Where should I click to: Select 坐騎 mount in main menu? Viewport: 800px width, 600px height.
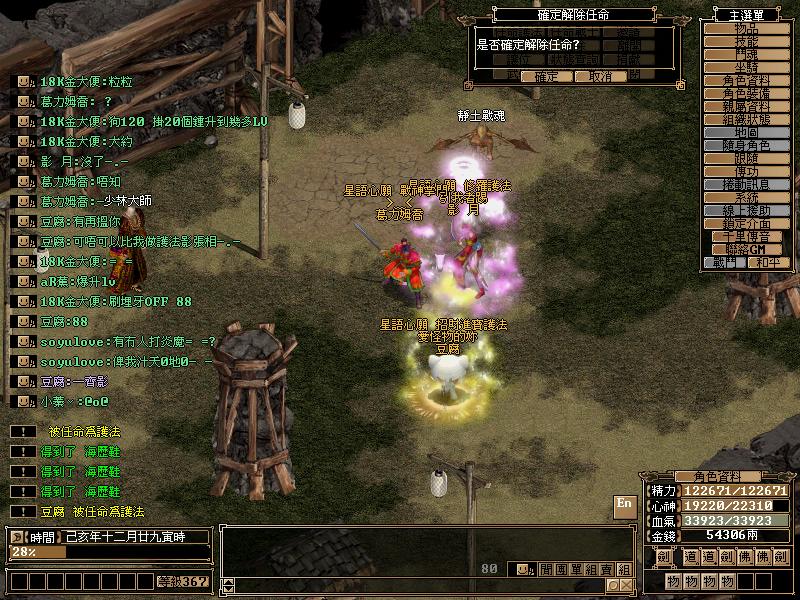click(x=746, y=67)
